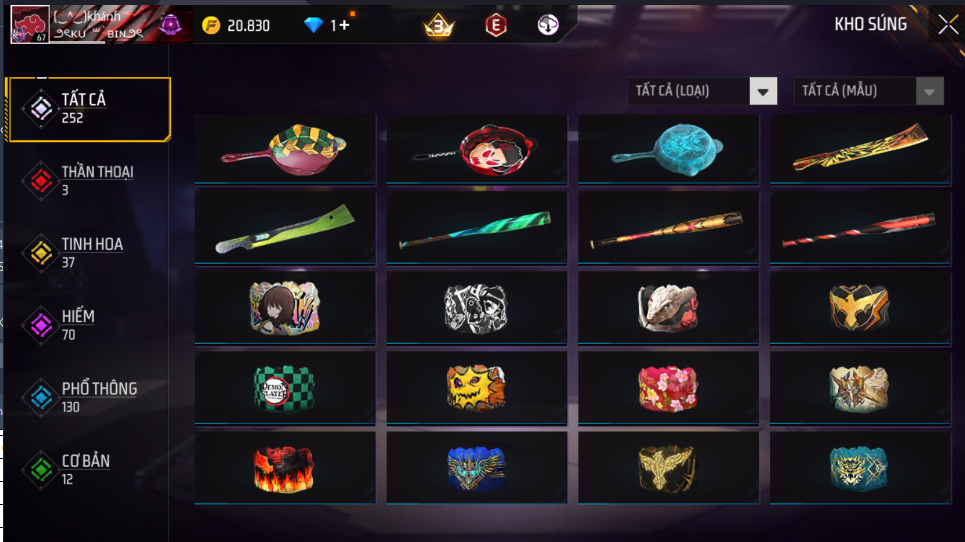The image size is (965, 542).
Task: Switch to the Thần Thoại rarity tab
Action: tap(88, 180)
